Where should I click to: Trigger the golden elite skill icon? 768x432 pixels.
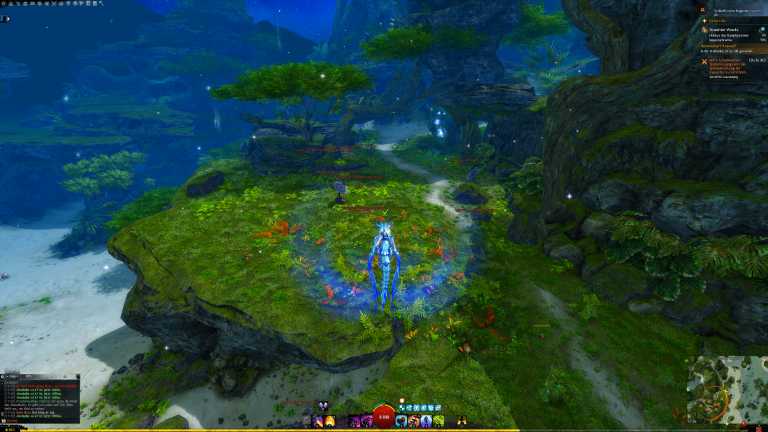(462, 421)
